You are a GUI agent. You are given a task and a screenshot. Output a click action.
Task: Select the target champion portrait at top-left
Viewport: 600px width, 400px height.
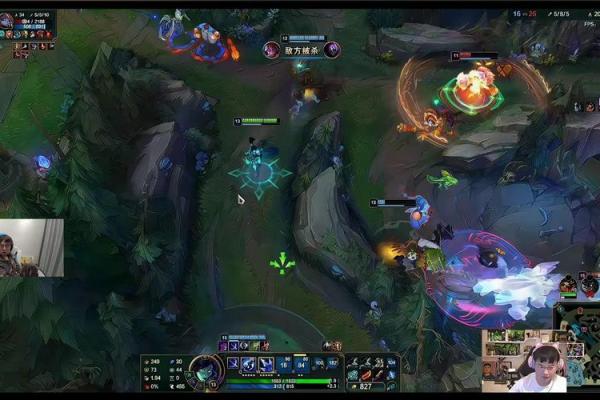pos(8,17)
